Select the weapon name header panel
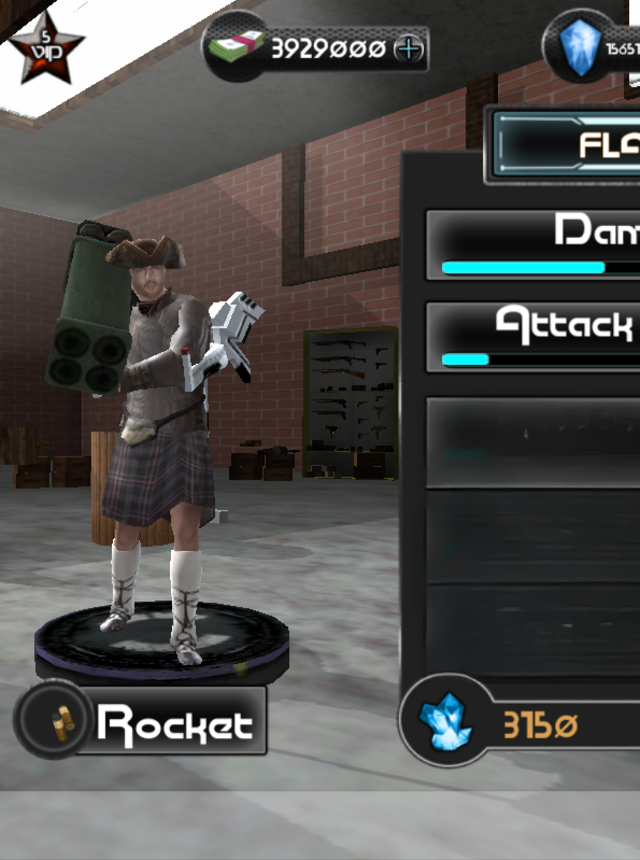The width and height of the screenshot is (640, 860). (565, 146)
